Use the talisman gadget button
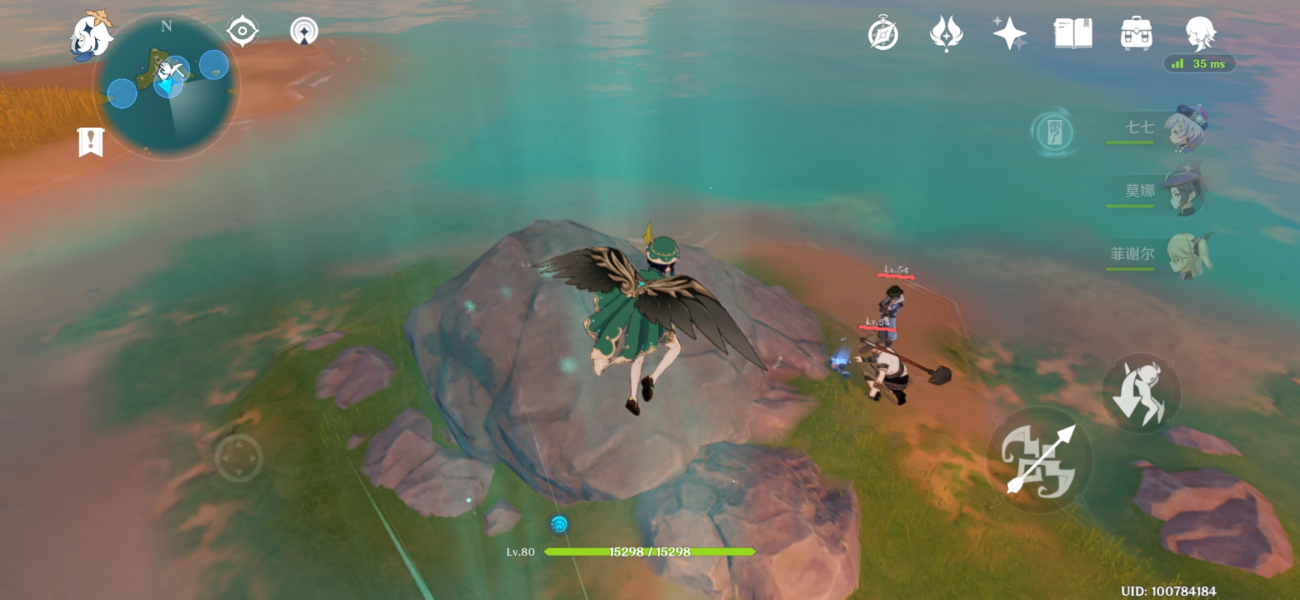The width and height of the screenshot is (1300, 600). 1053,132
